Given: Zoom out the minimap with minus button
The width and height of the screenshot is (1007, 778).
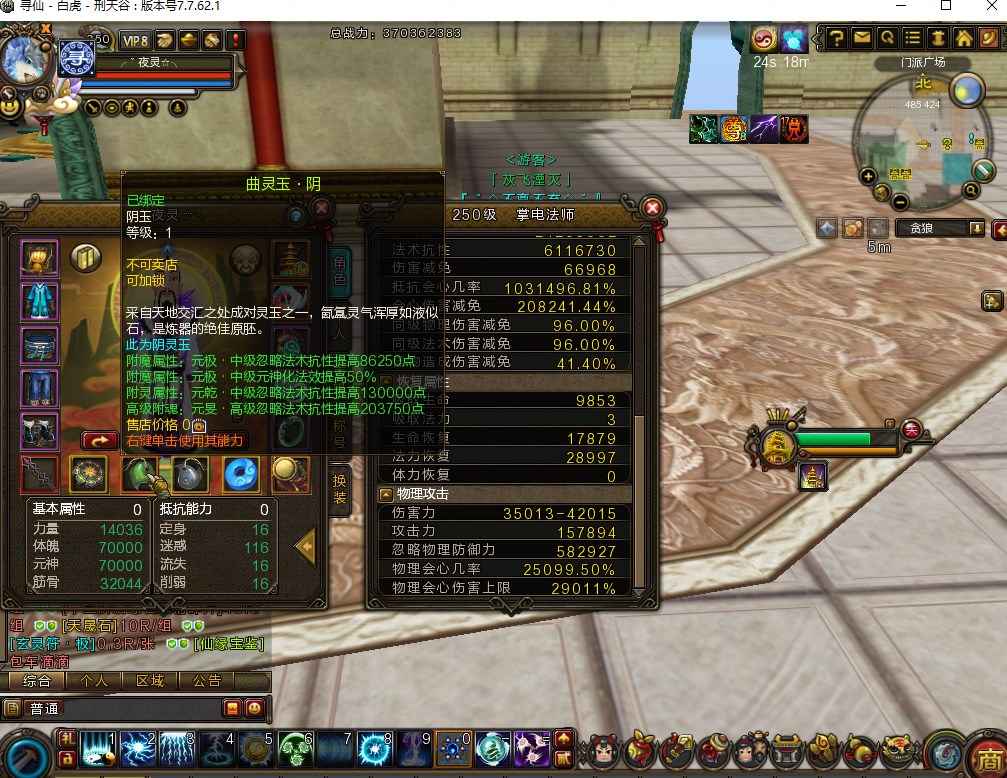Looking at the screenshot, I should tap(900, 202).
